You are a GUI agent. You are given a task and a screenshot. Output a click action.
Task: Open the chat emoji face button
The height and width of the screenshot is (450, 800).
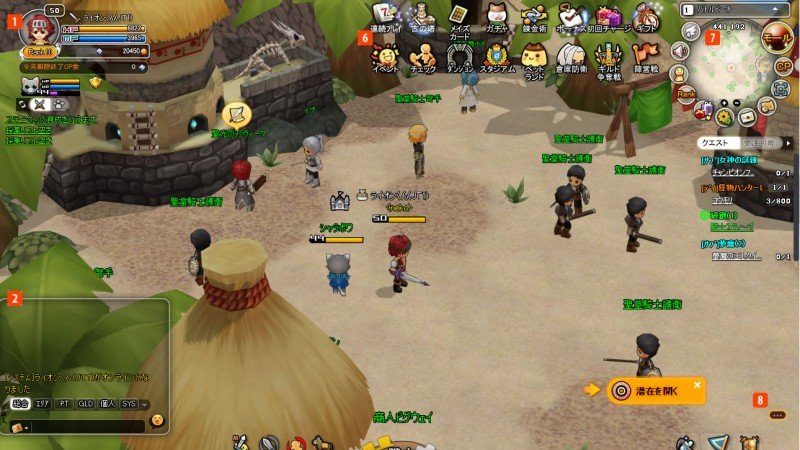[157, 420]
